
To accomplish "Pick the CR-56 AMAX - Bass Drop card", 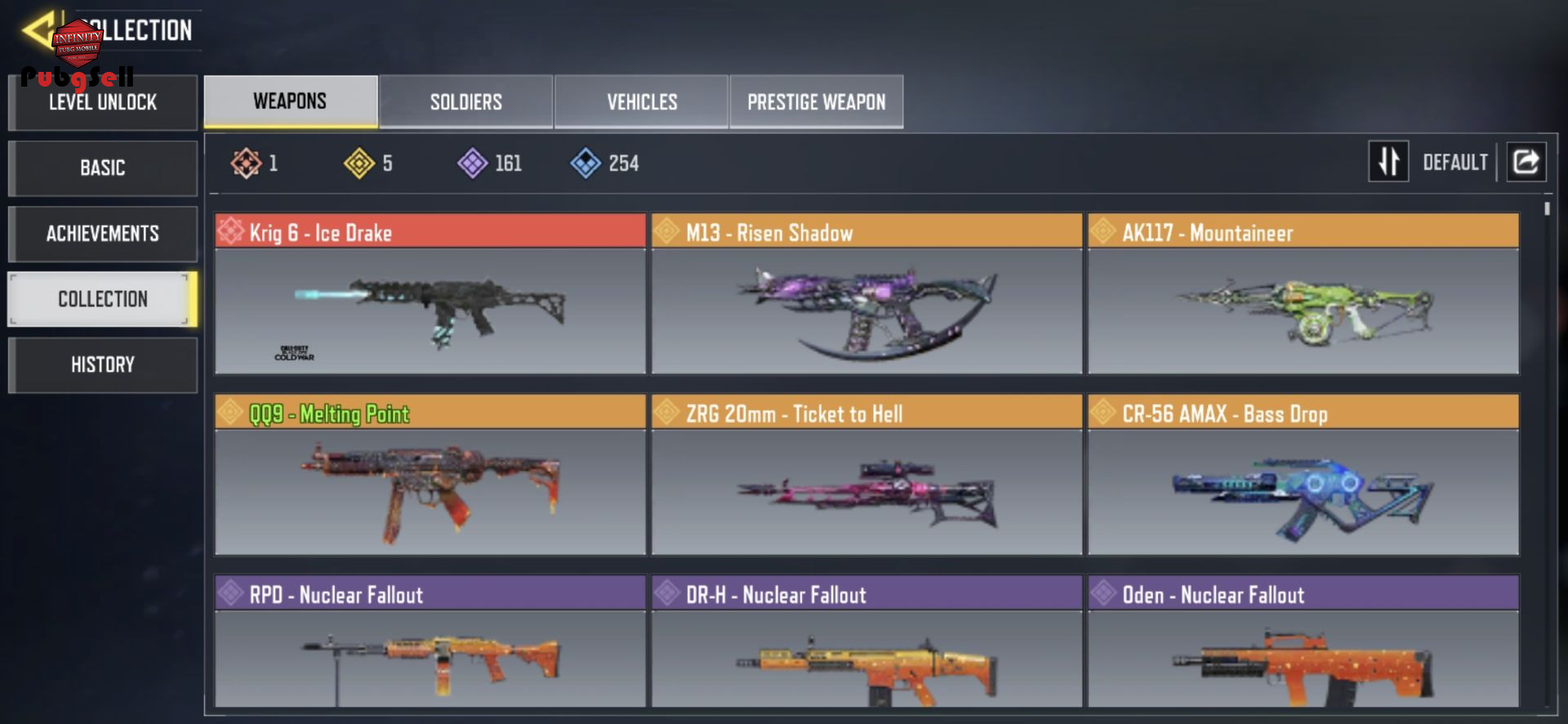I will pyautogui.click(x=1303, y=476).
